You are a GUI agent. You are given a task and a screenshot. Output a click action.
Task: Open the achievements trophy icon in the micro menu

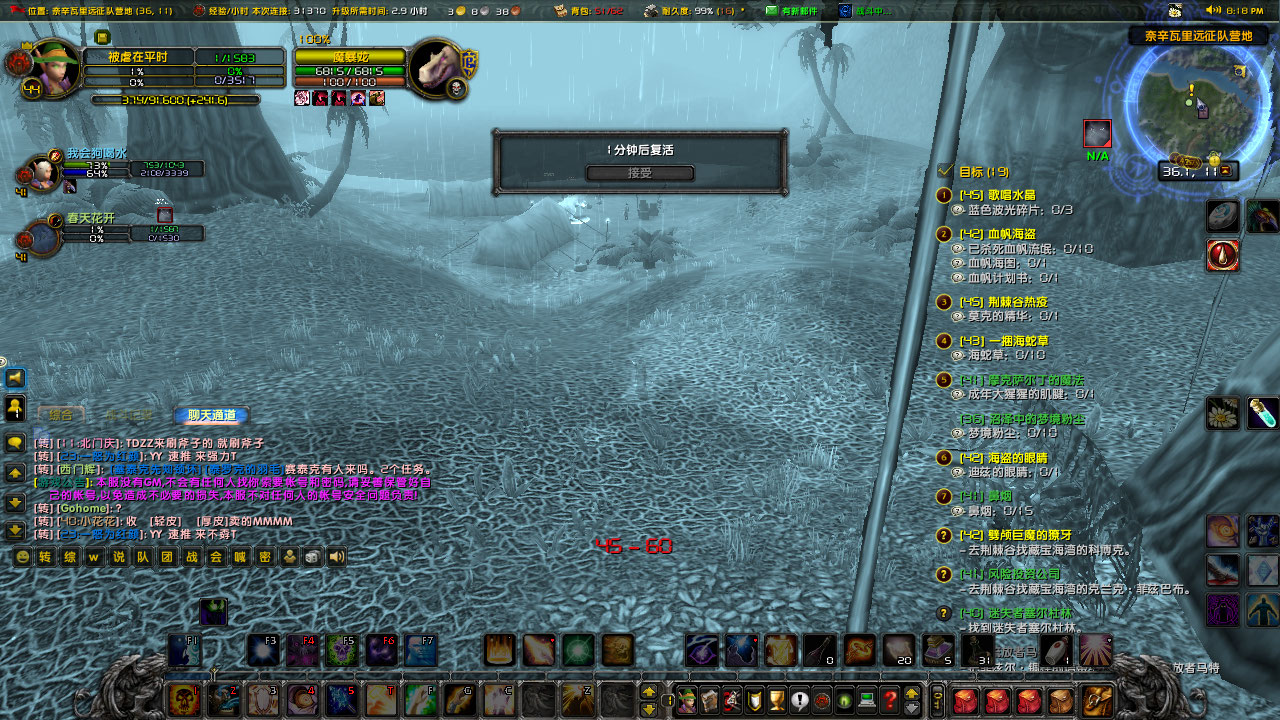click(777, 700)
